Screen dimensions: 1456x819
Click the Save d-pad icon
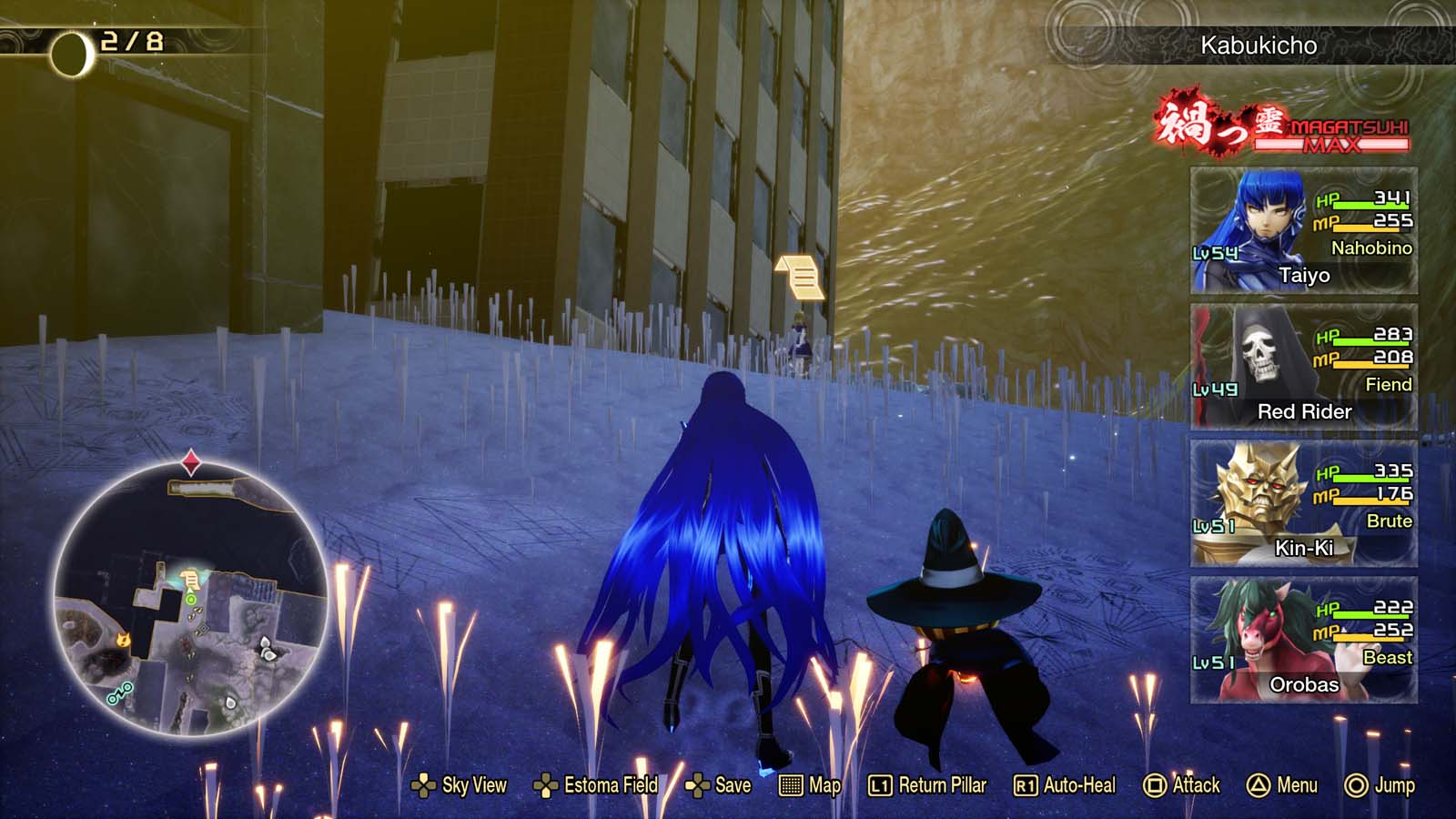point(697,784)
